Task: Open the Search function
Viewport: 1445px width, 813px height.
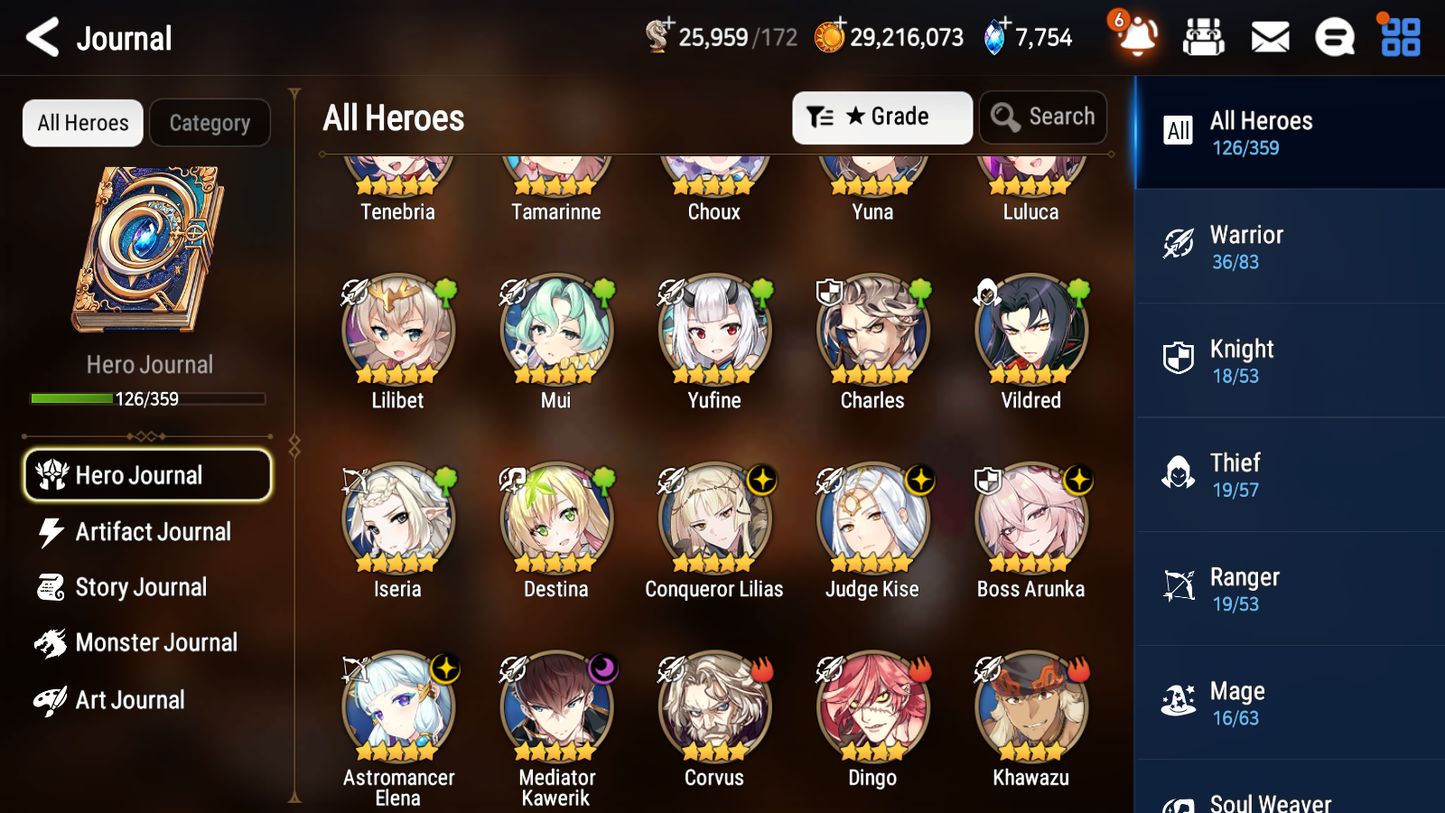Action: 1043,116
